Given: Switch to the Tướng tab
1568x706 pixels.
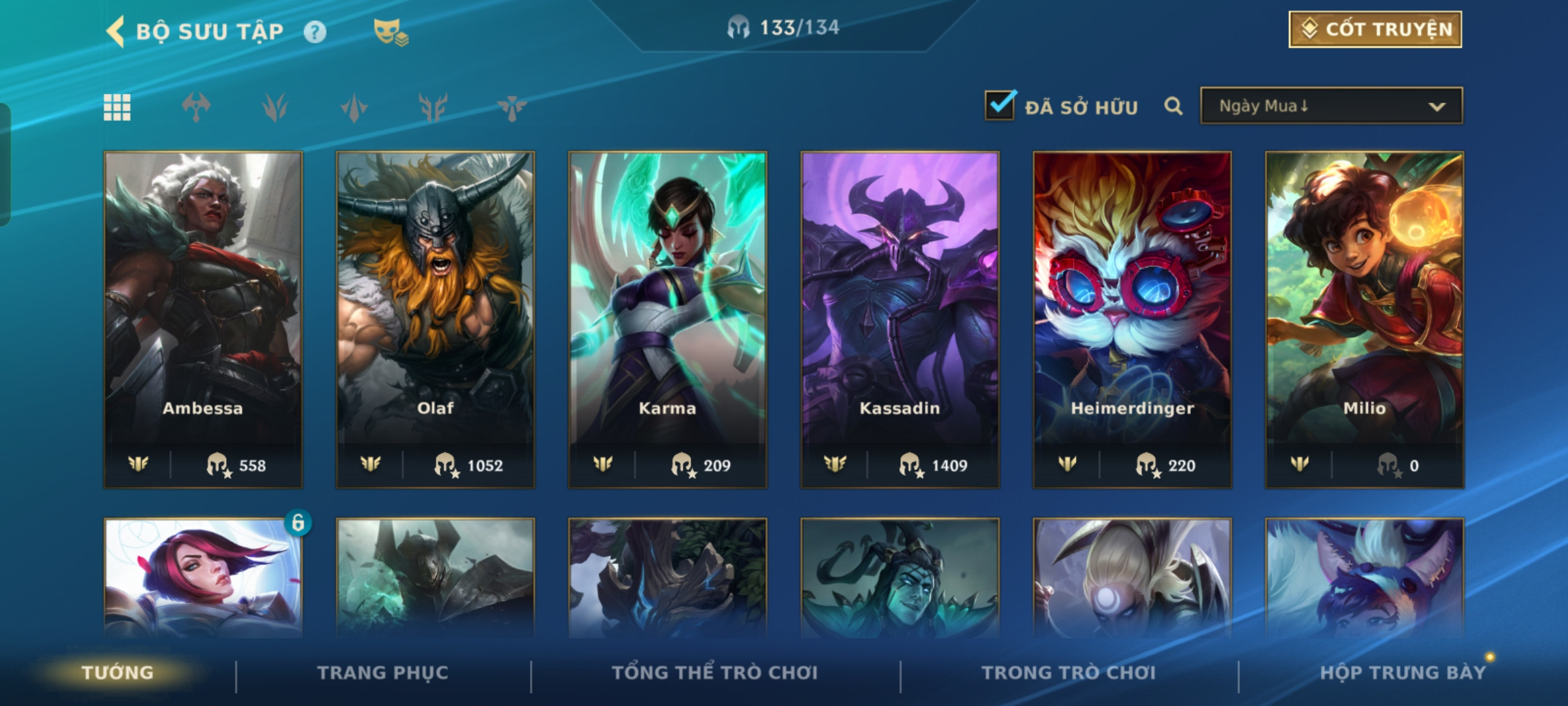Looking at the screenshot, I should point(118,673).
